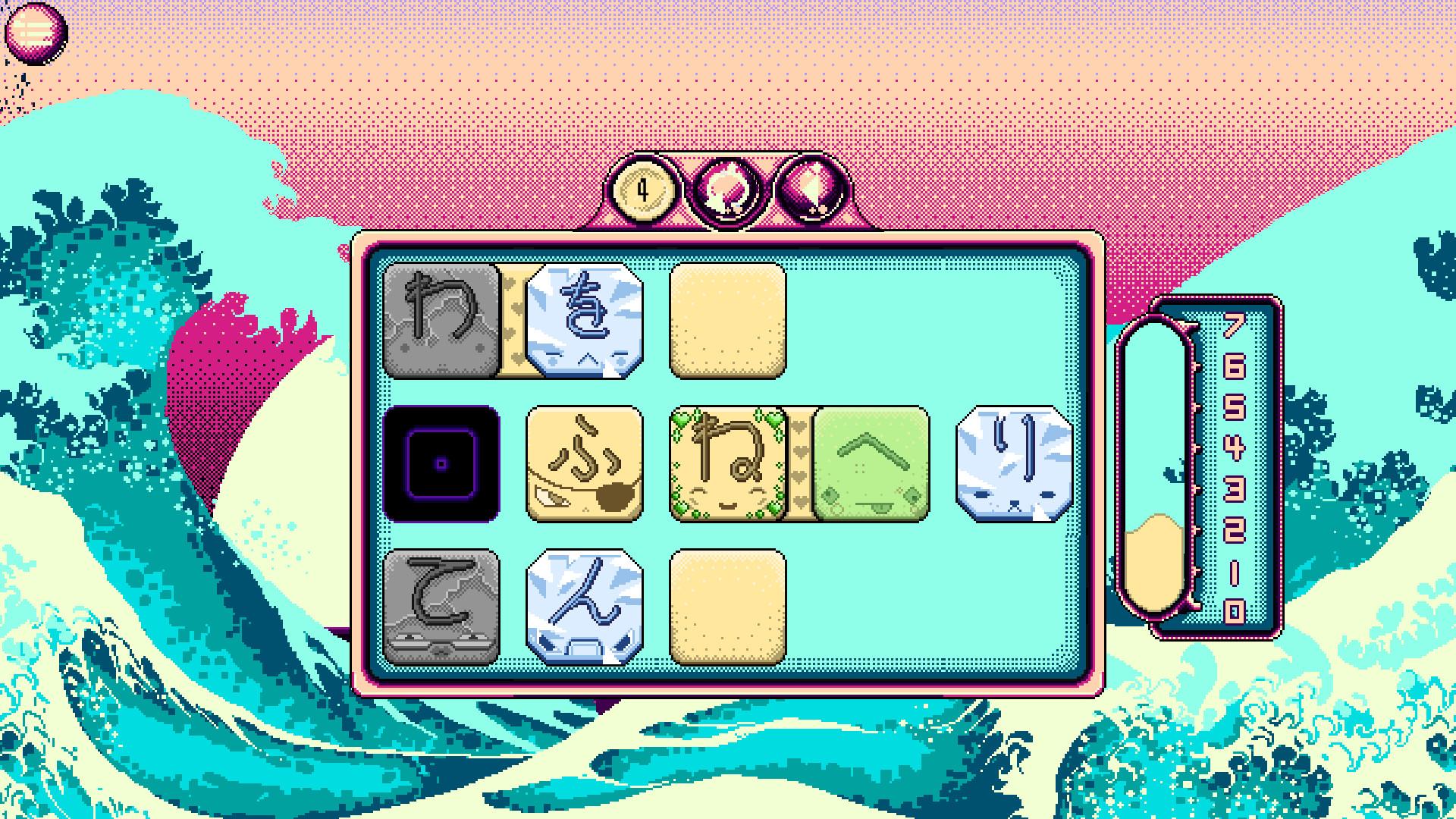Viewport: 1456px width, 819px height.
Task: Select the pirate-faced ふ tile
Action: 584,464
